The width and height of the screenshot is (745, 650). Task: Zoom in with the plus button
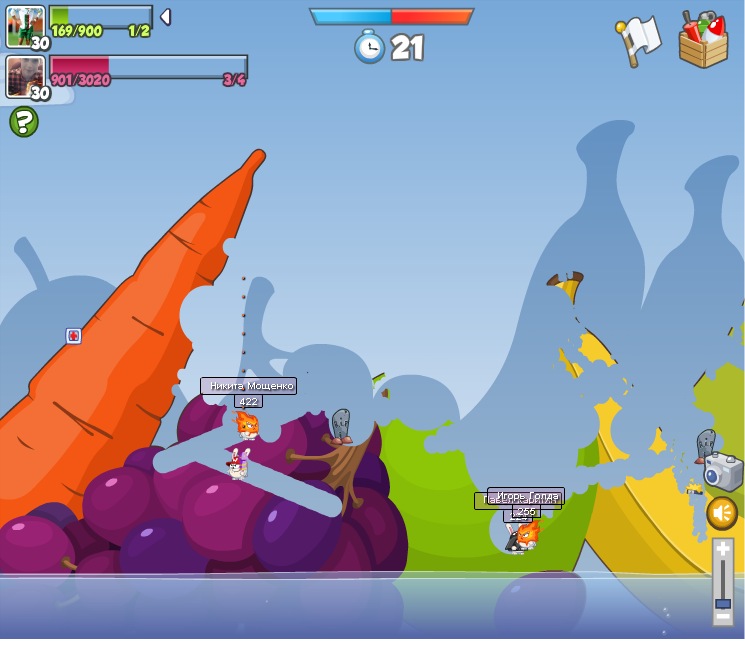(x=723, y=550)
